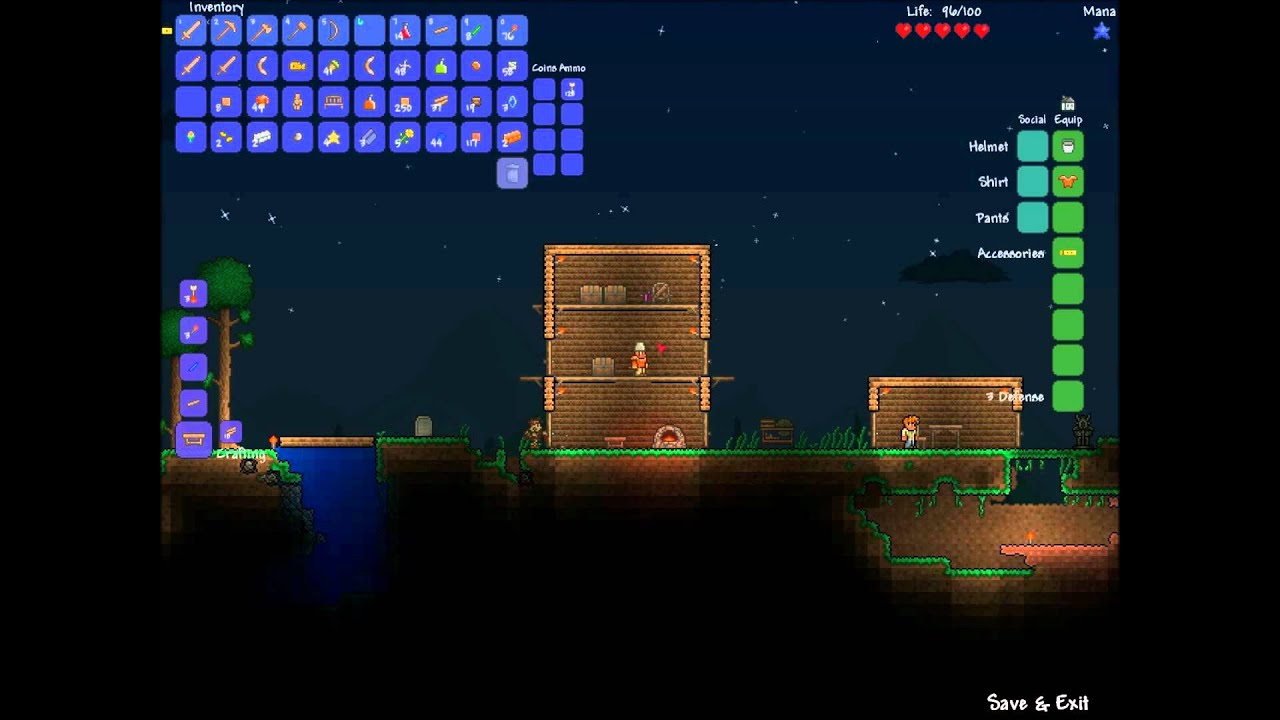Click the social helmet slot

[x=1032, y=147]
